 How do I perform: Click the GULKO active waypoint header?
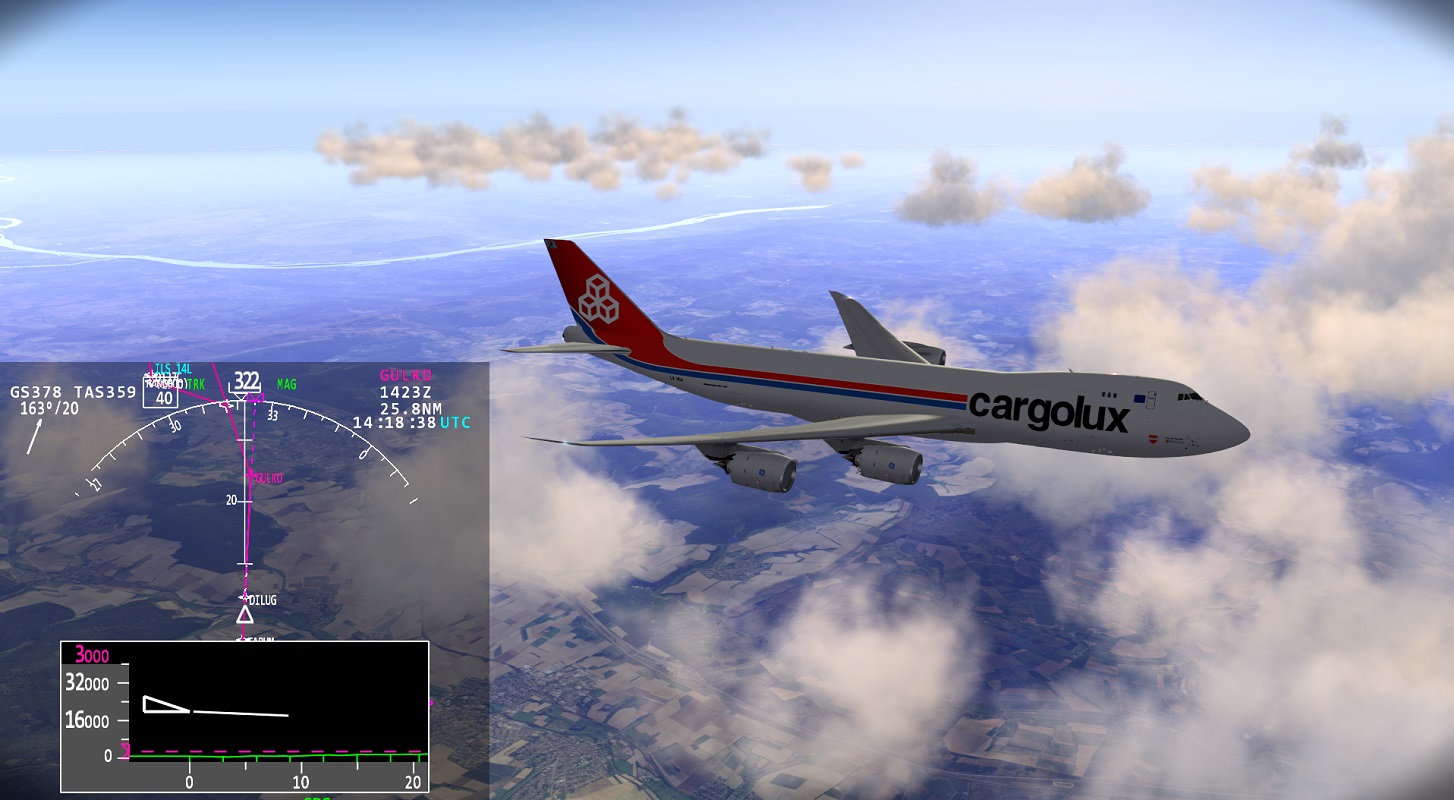tap(404, 375)
